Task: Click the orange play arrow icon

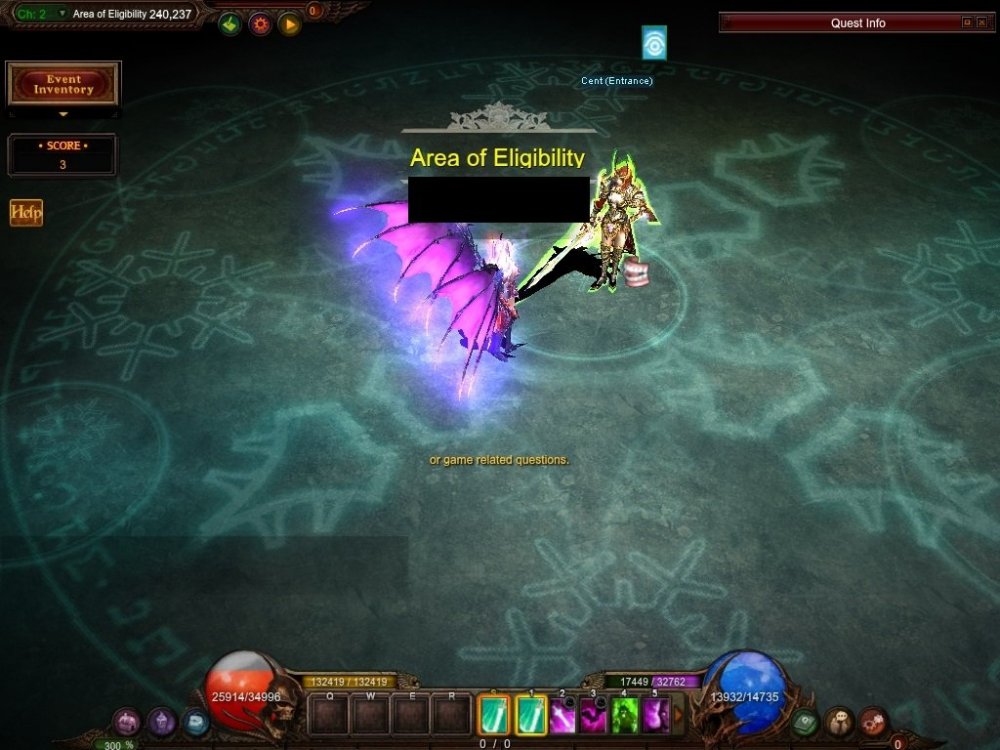Action: [x=290, y=23]
